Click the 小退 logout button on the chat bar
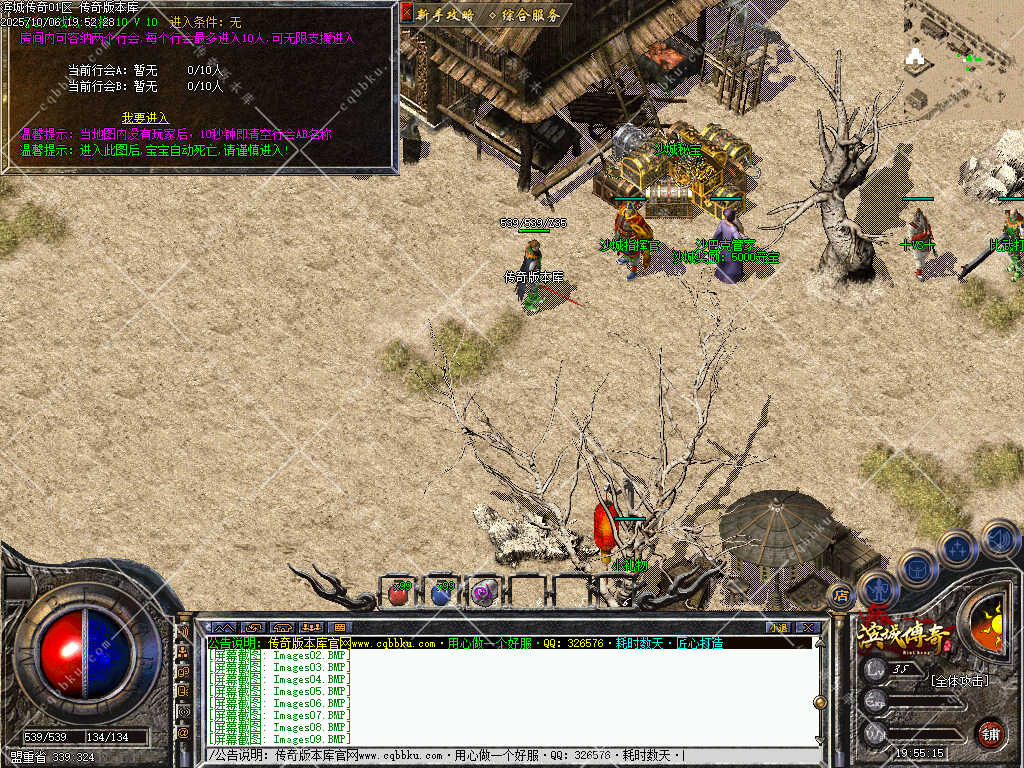 point(779,627)
